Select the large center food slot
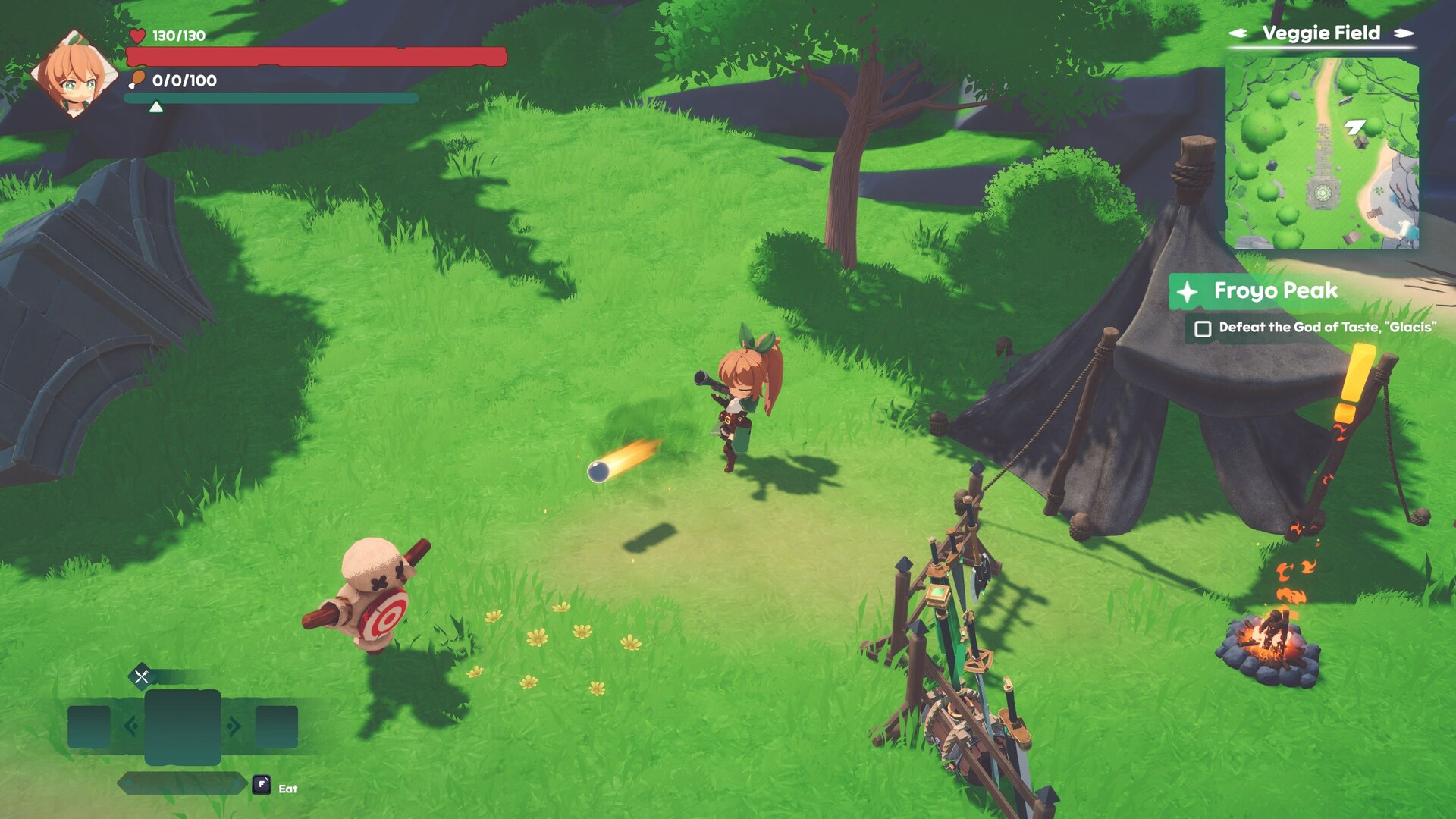 183,726
